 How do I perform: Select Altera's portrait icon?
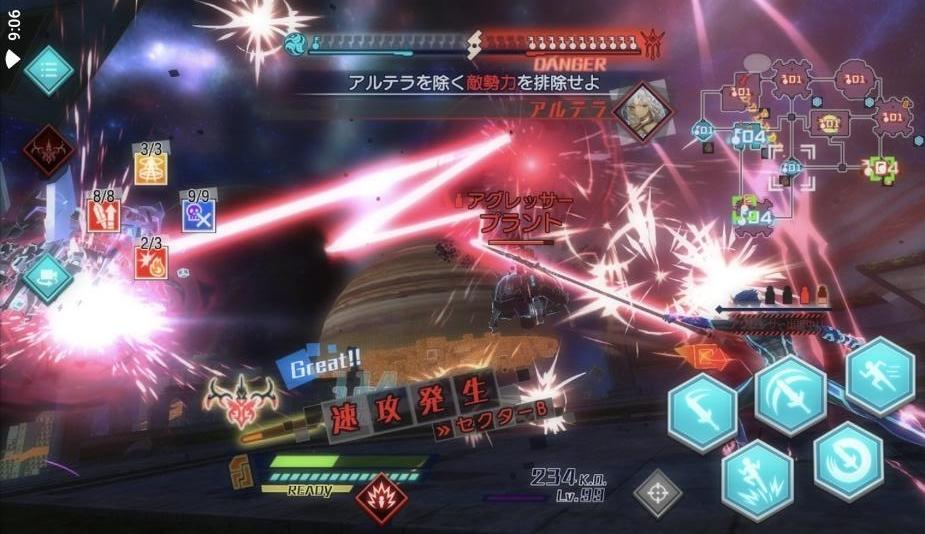tap(640, 111)
